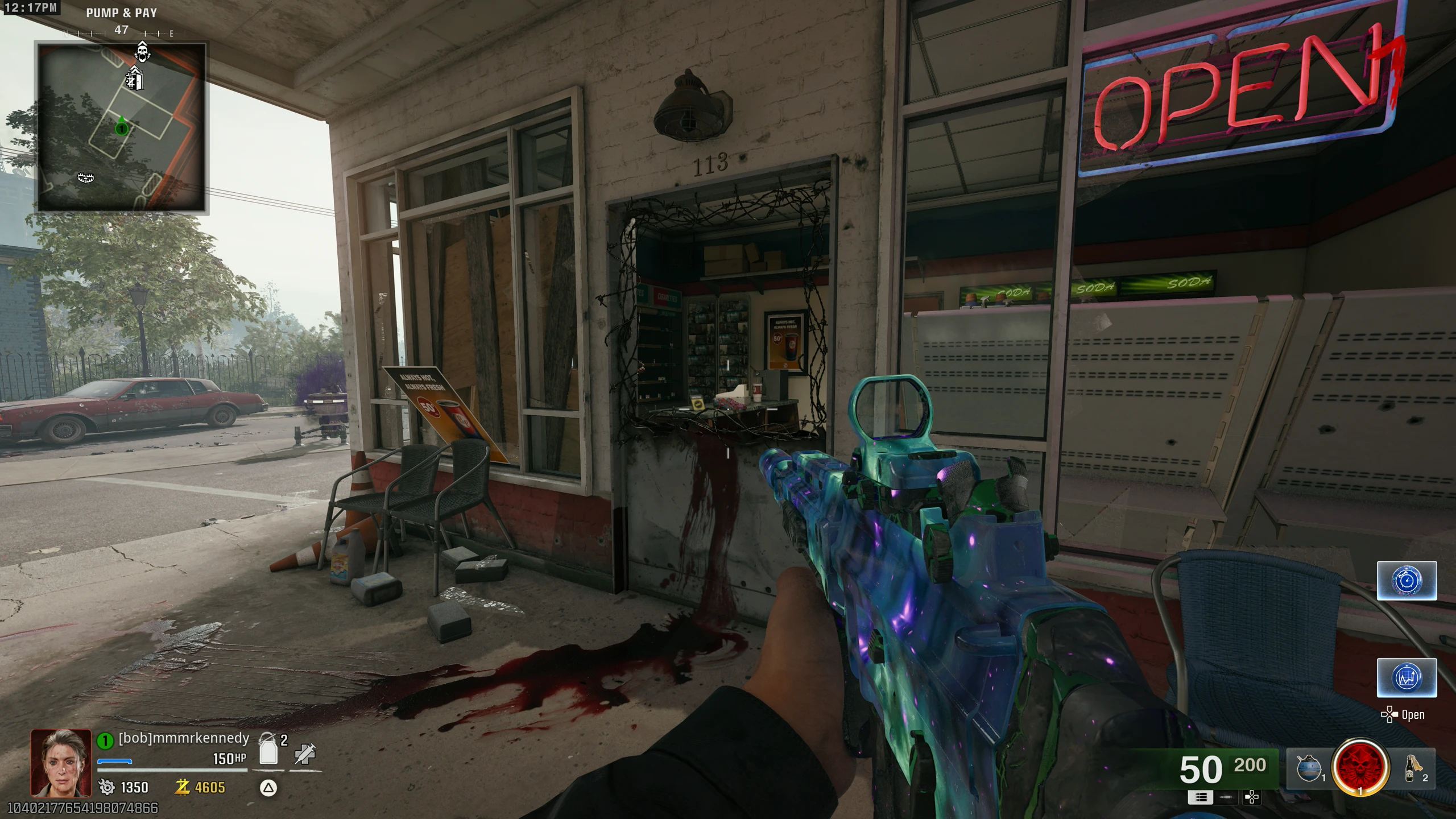1456x819 pixels.
Task: Activate the red skull field upgrade
Action: 1360,767
